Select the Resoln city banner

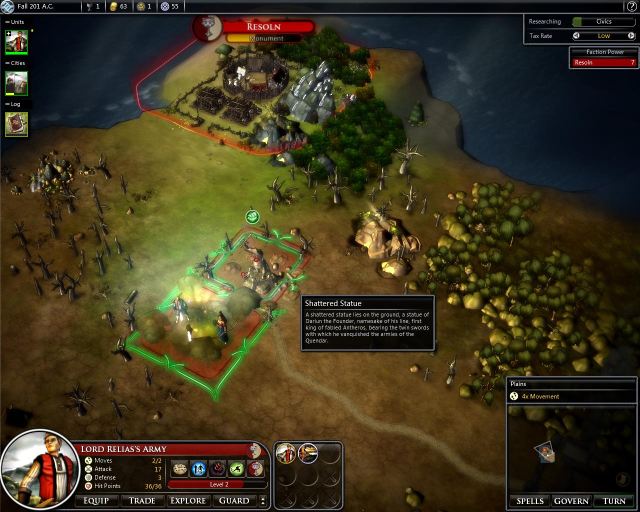pyautogui.click(x=264, y=27)
